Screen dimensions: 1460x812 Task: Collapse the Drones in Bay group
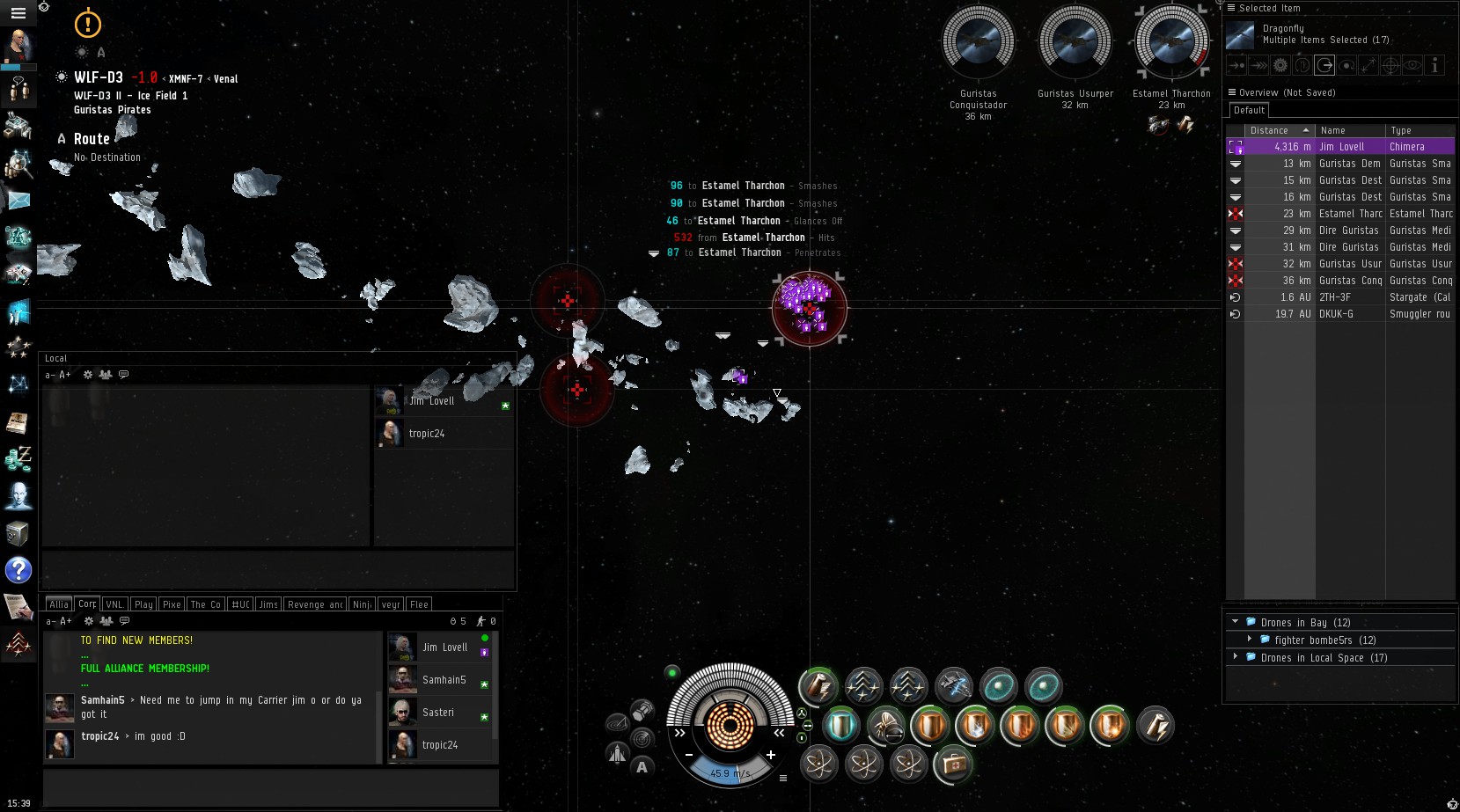1236,622
